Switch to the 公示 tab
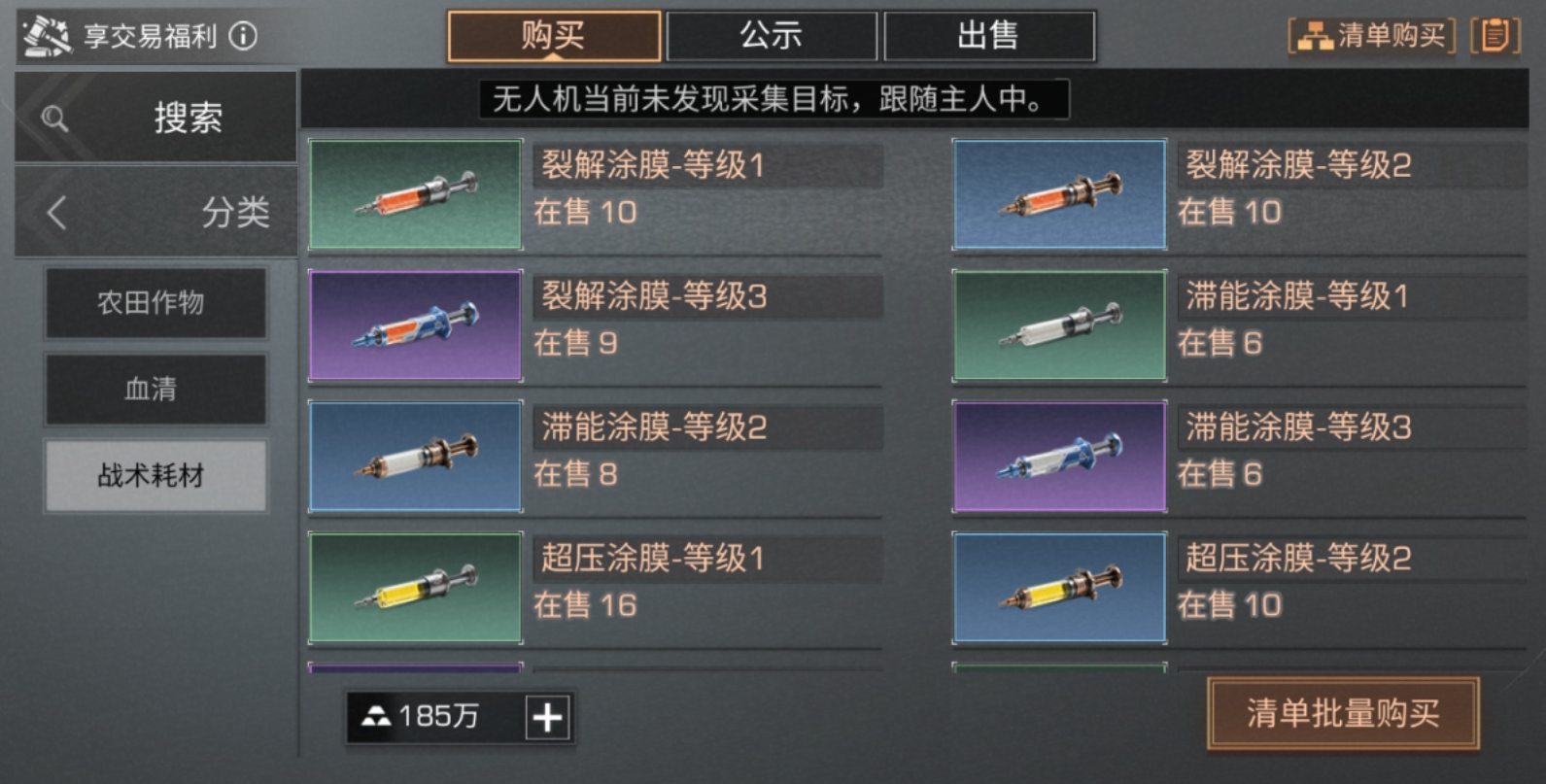Image resolution: width=1546 pixels, height=784 pixels. (773, 35)
